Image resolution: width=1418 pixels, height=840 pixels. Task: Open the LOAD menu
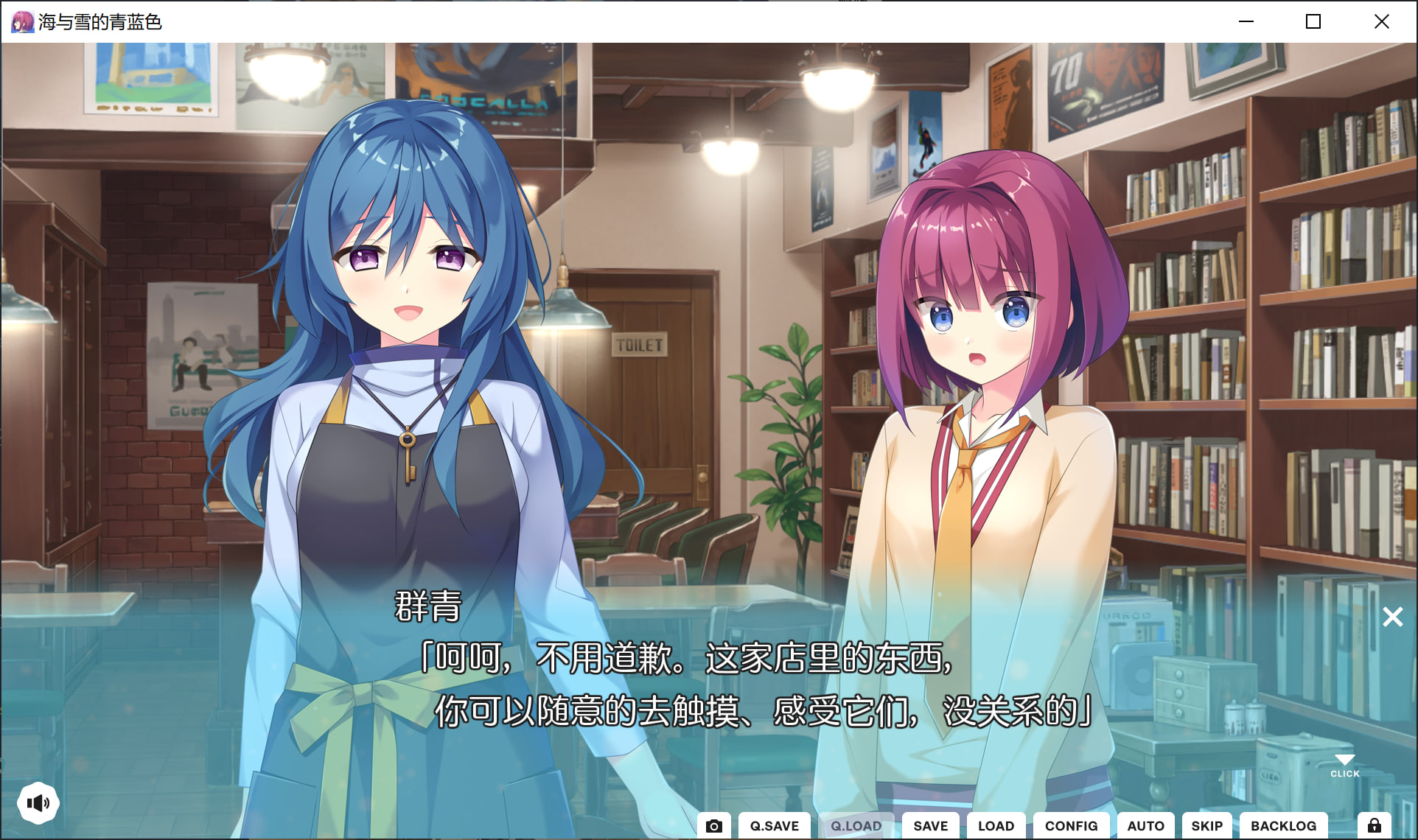pos(996,825)
